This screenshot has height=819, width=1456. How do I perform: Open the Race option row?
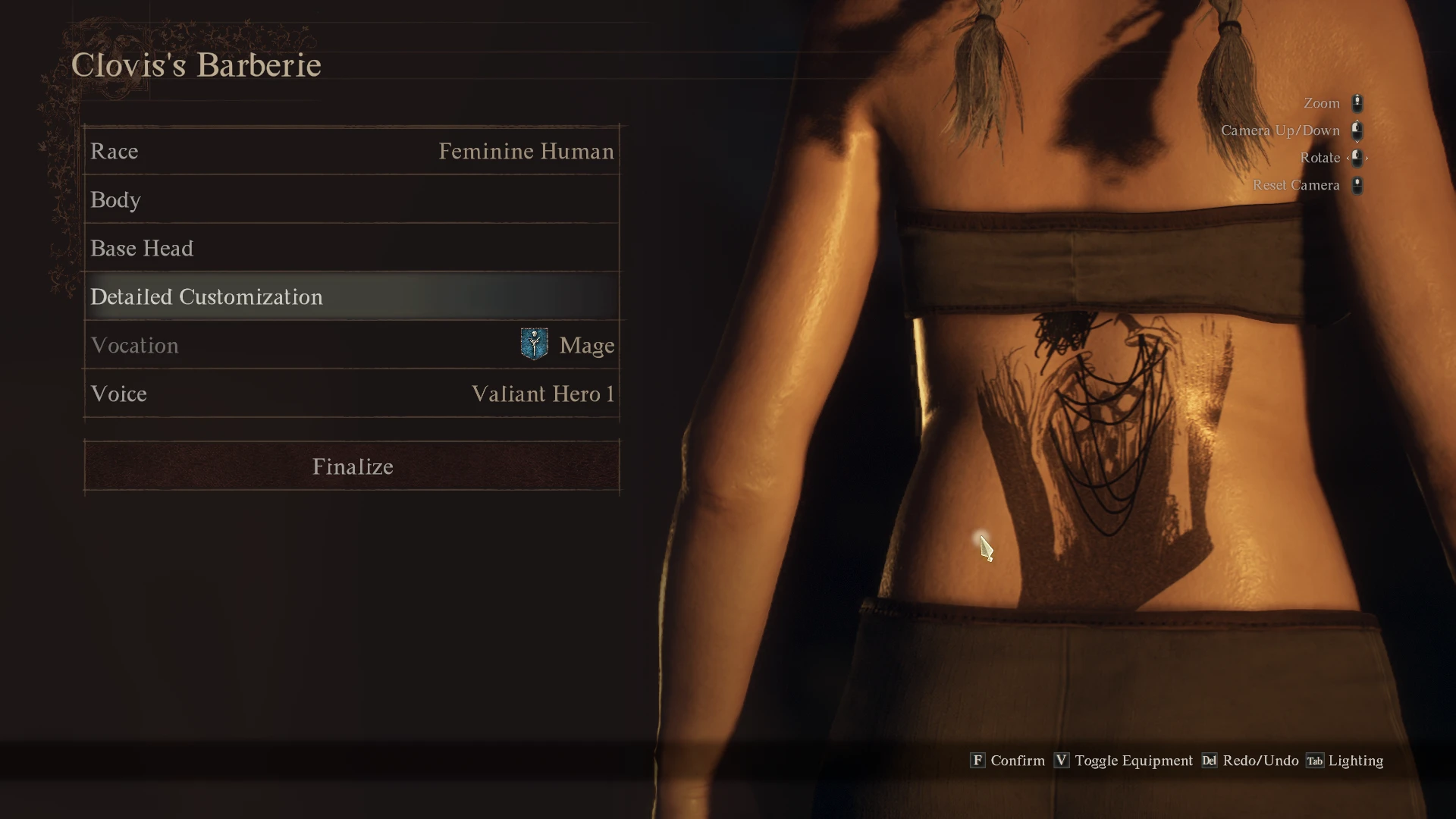point(352,151)
